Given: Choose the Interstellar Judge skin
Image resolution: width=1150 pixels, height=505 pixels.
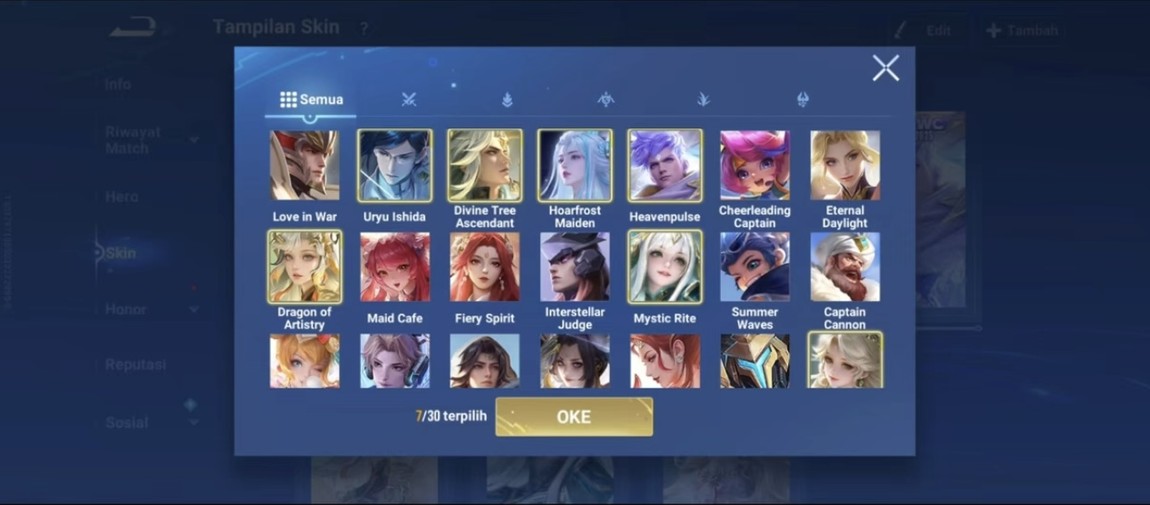Looking at the screenshot, I should (575, 267).
